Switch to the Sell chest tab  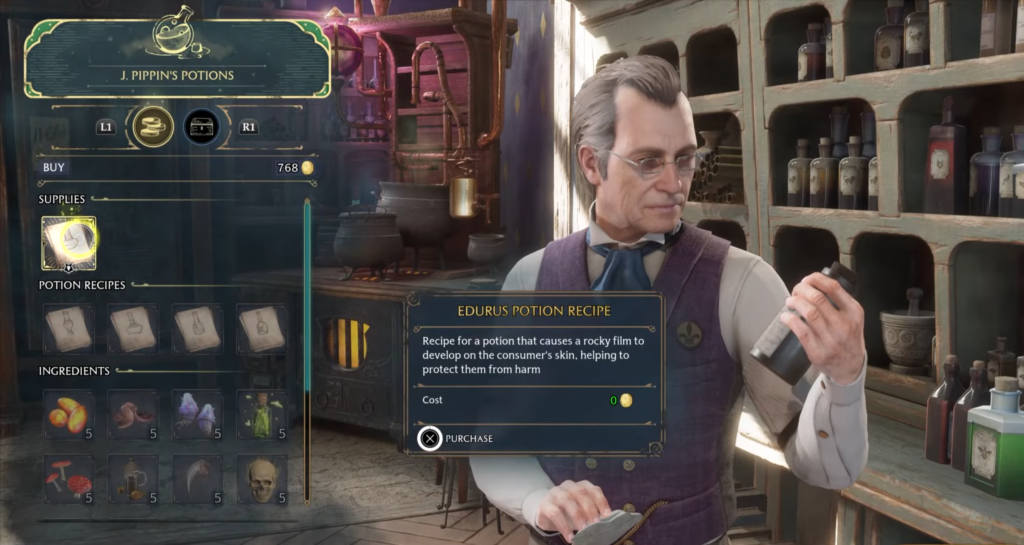pos(202,127)
